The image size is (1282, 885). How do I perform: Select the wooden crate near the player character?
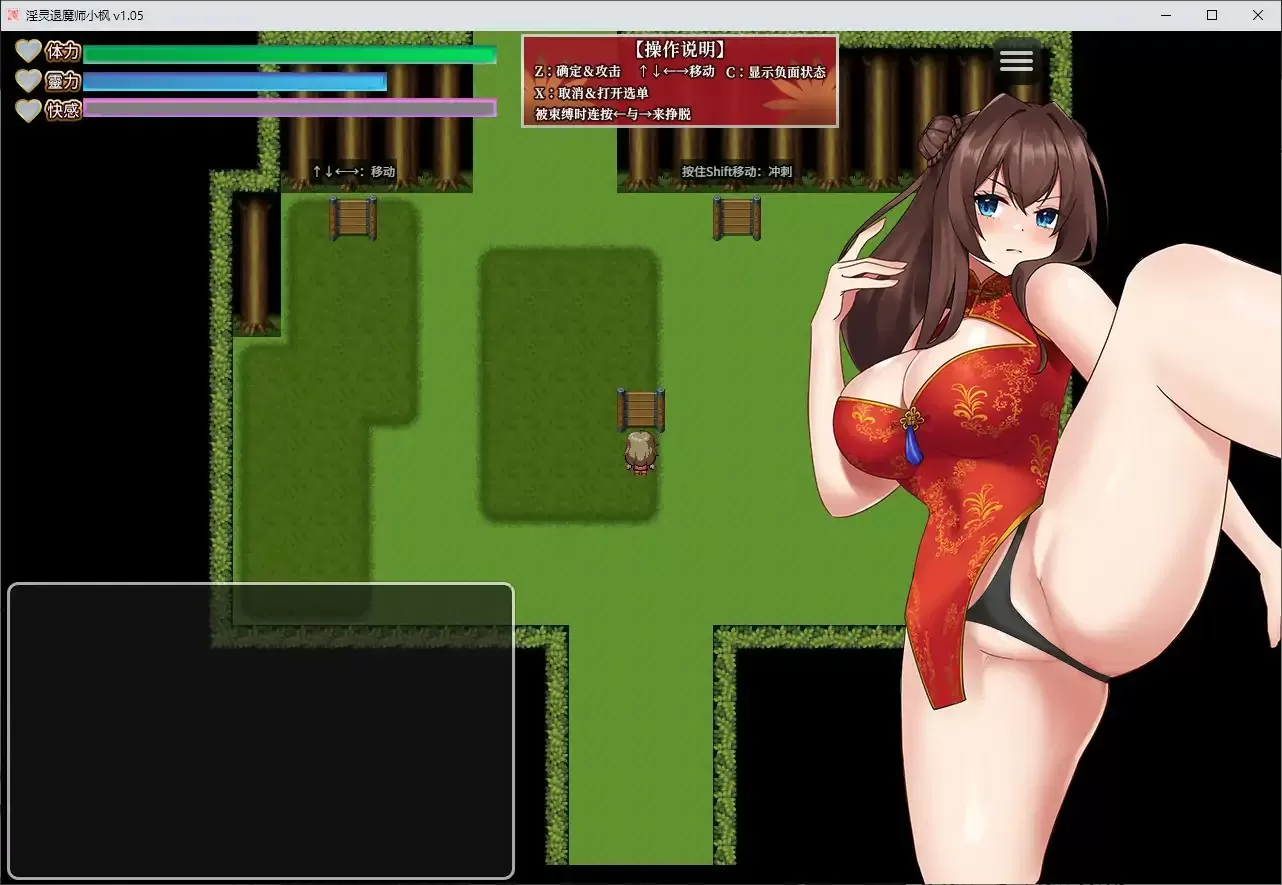(x=641, y=409)
